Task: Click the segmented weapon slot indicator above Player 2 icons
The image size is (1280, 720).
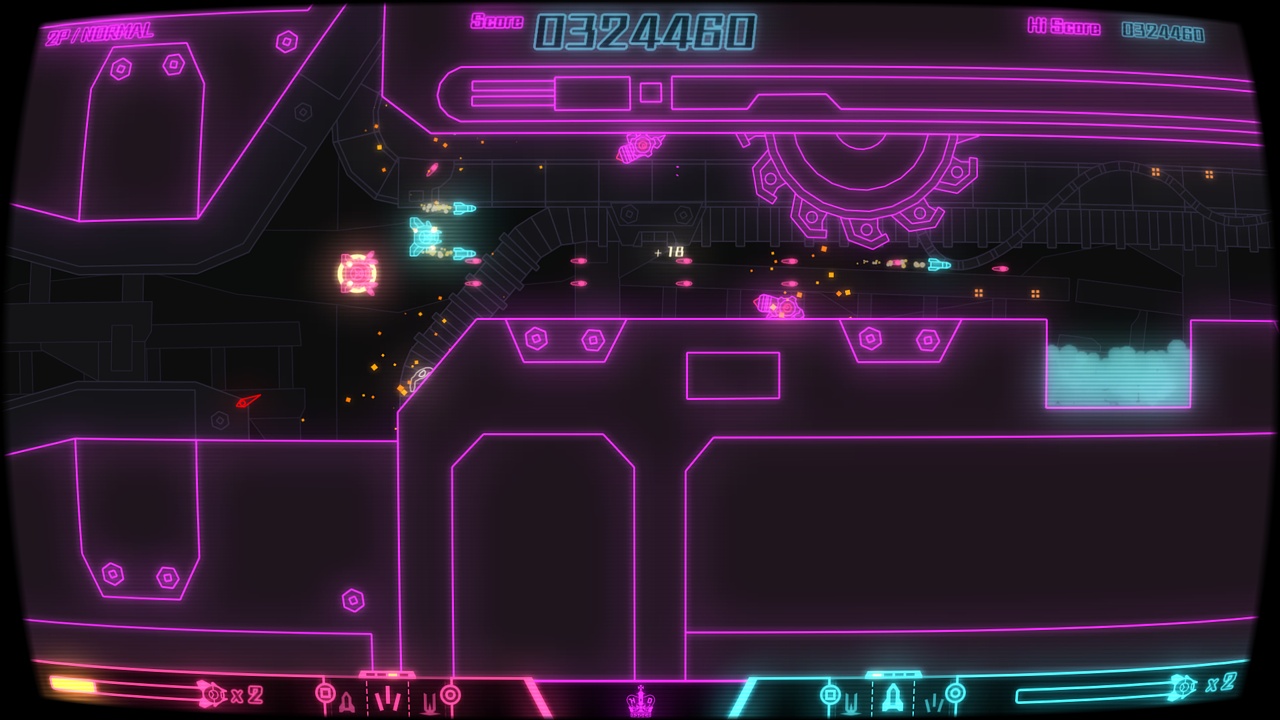Action: 894,672
